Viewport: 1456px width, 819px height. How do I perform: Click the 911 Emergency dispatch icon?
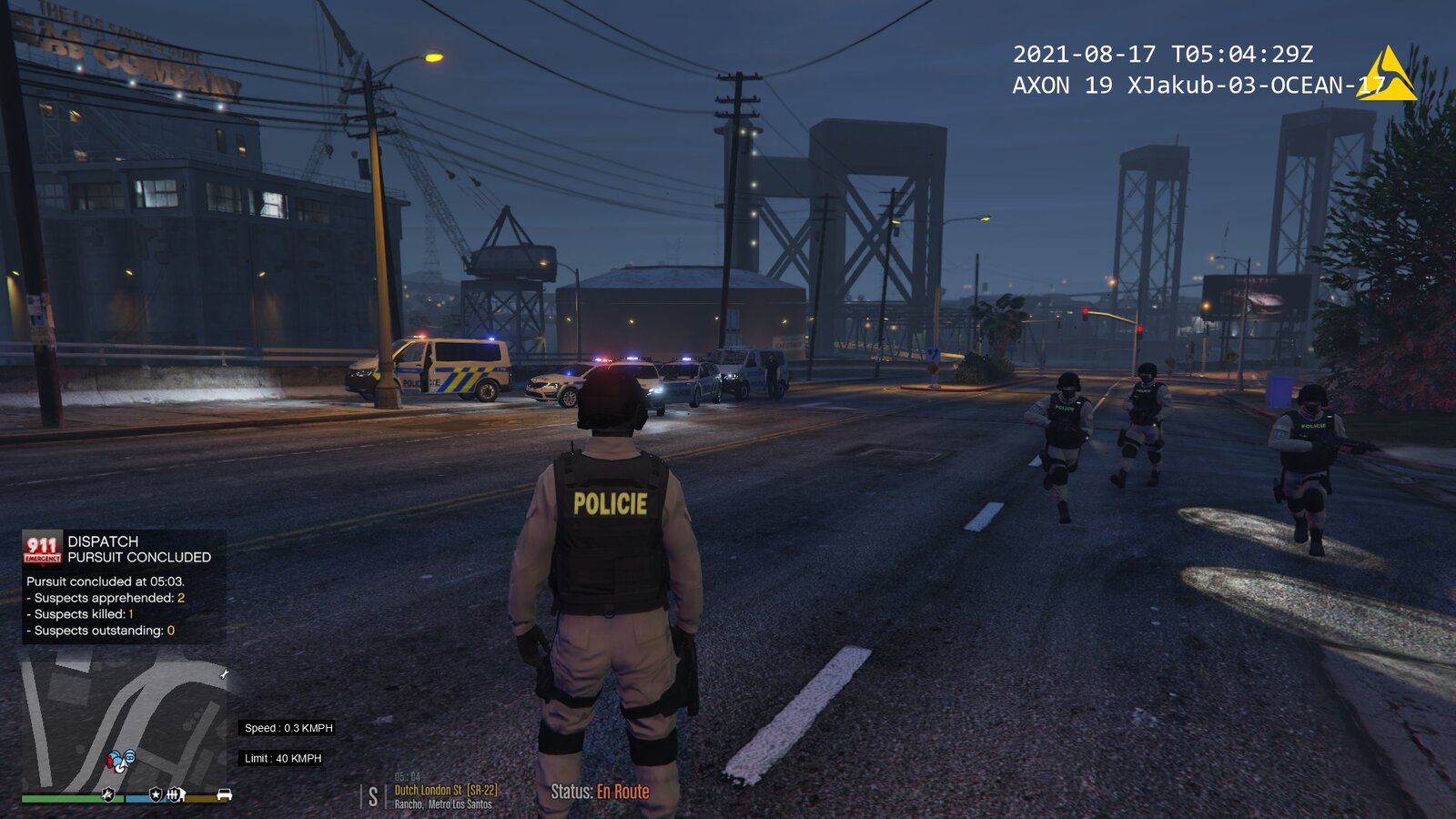pyautogui.click(x=42, y=548)
